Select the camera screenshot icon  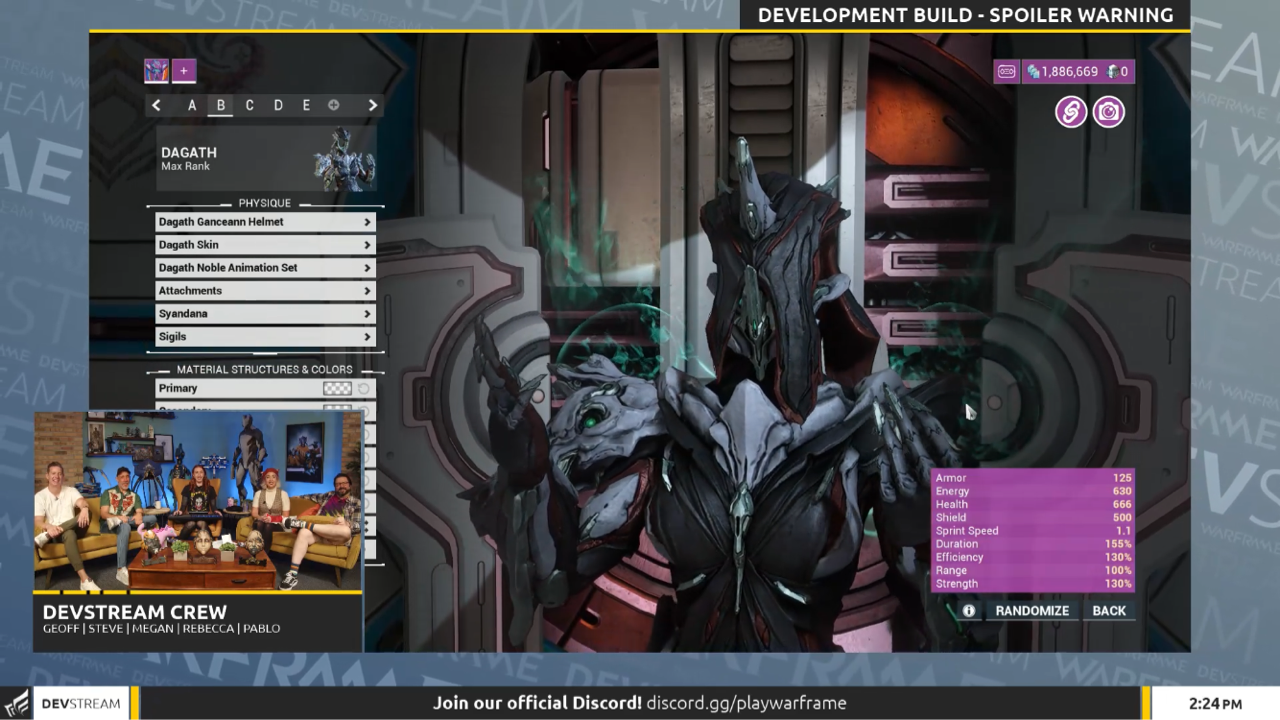pyautogui.click(x=1108, y=112)
